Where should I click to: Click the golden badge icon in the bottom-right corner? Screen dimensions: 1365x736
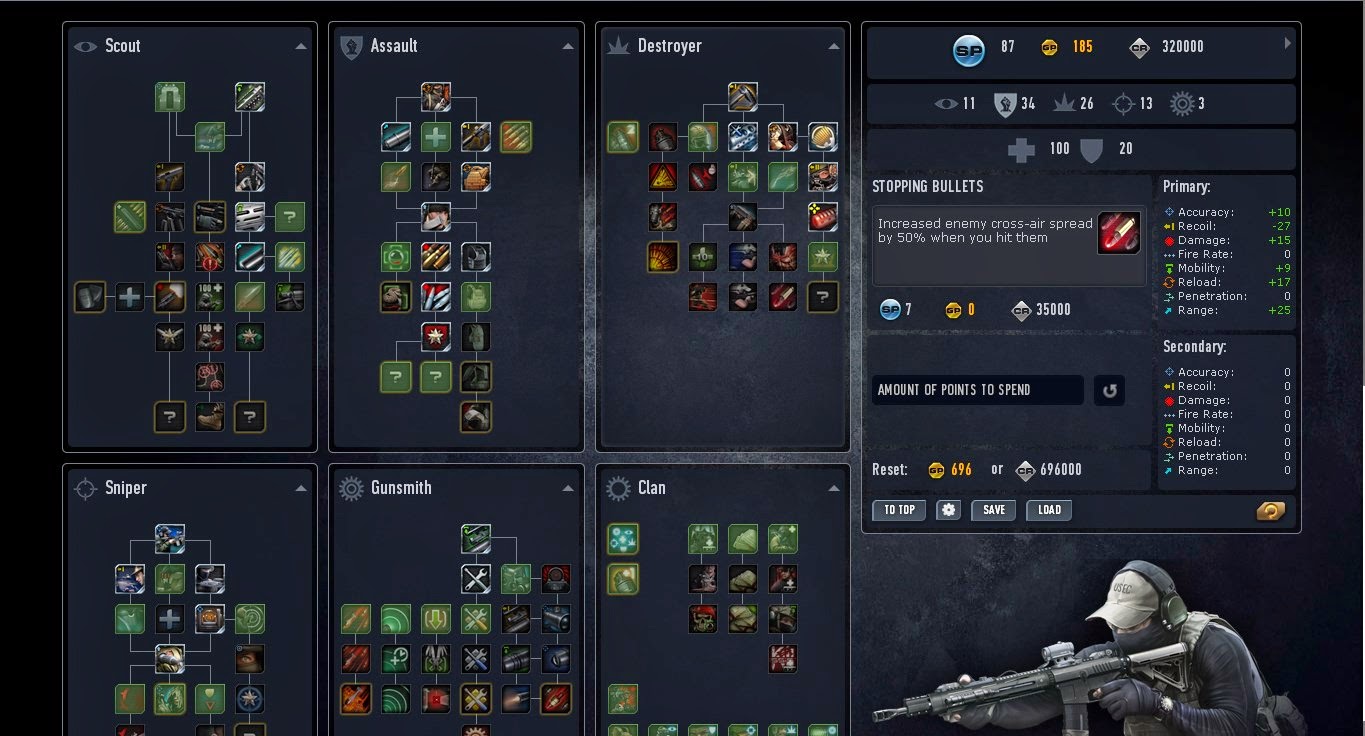(x=1270, y=511)
